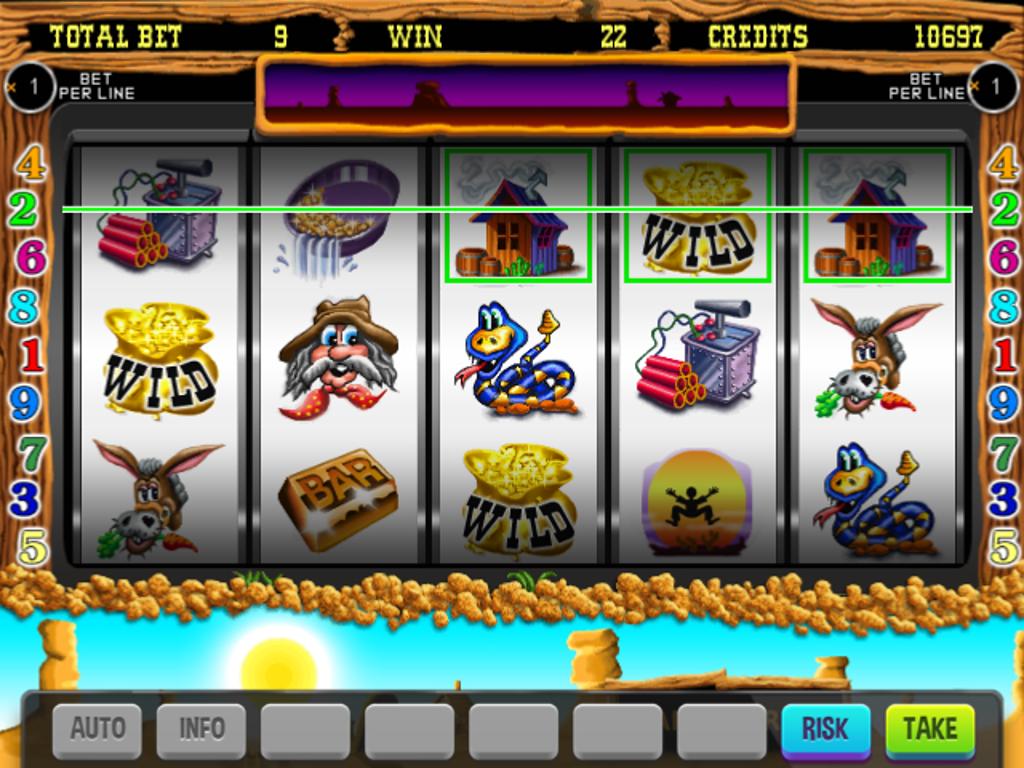Viewport: 1024px width, 768px height.
Task: Enable AUTO spin mode
Action: (x=97, y=730)
